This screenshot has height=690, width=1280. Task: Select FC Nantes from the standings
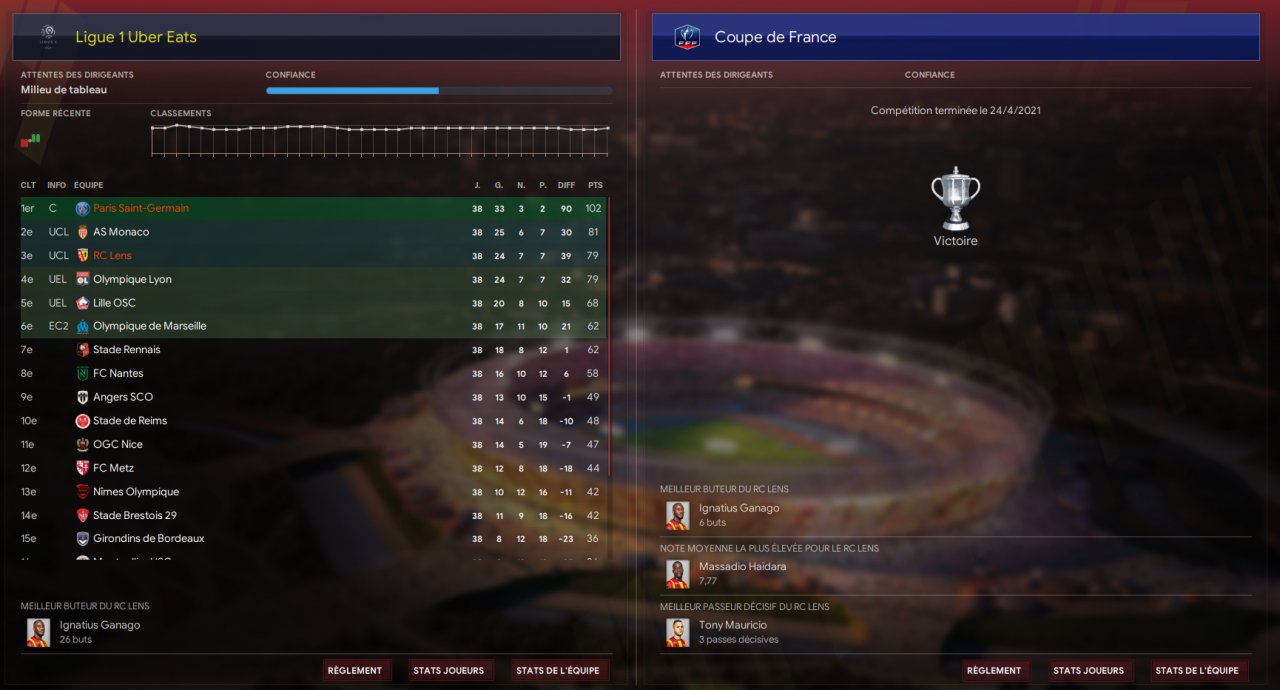click(118, 373)
